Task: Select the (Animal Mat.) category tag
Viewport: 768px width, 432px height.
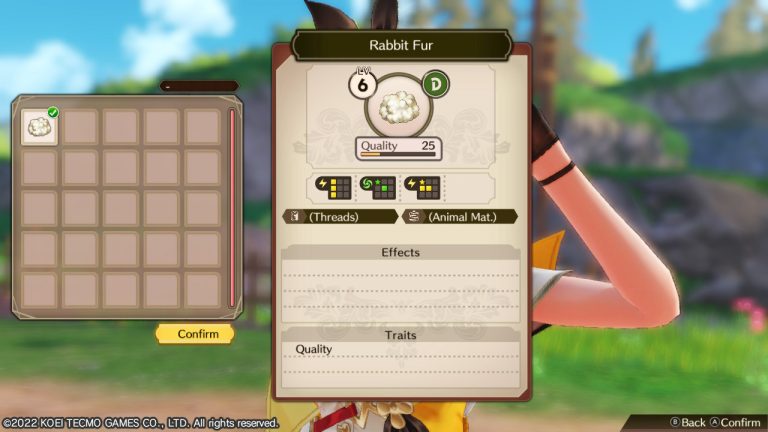Action: [x=459, y=216]
